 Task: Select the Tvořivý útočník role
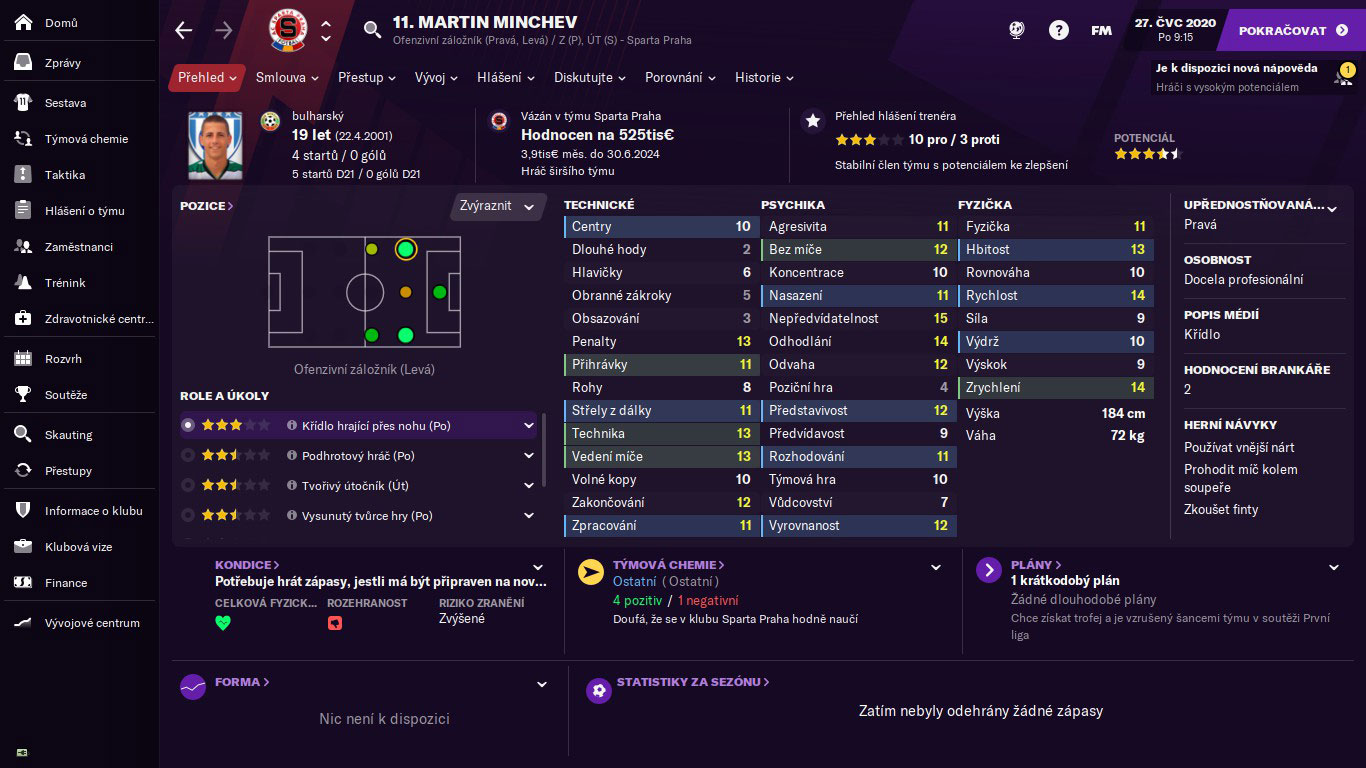[x=355, y=486]
